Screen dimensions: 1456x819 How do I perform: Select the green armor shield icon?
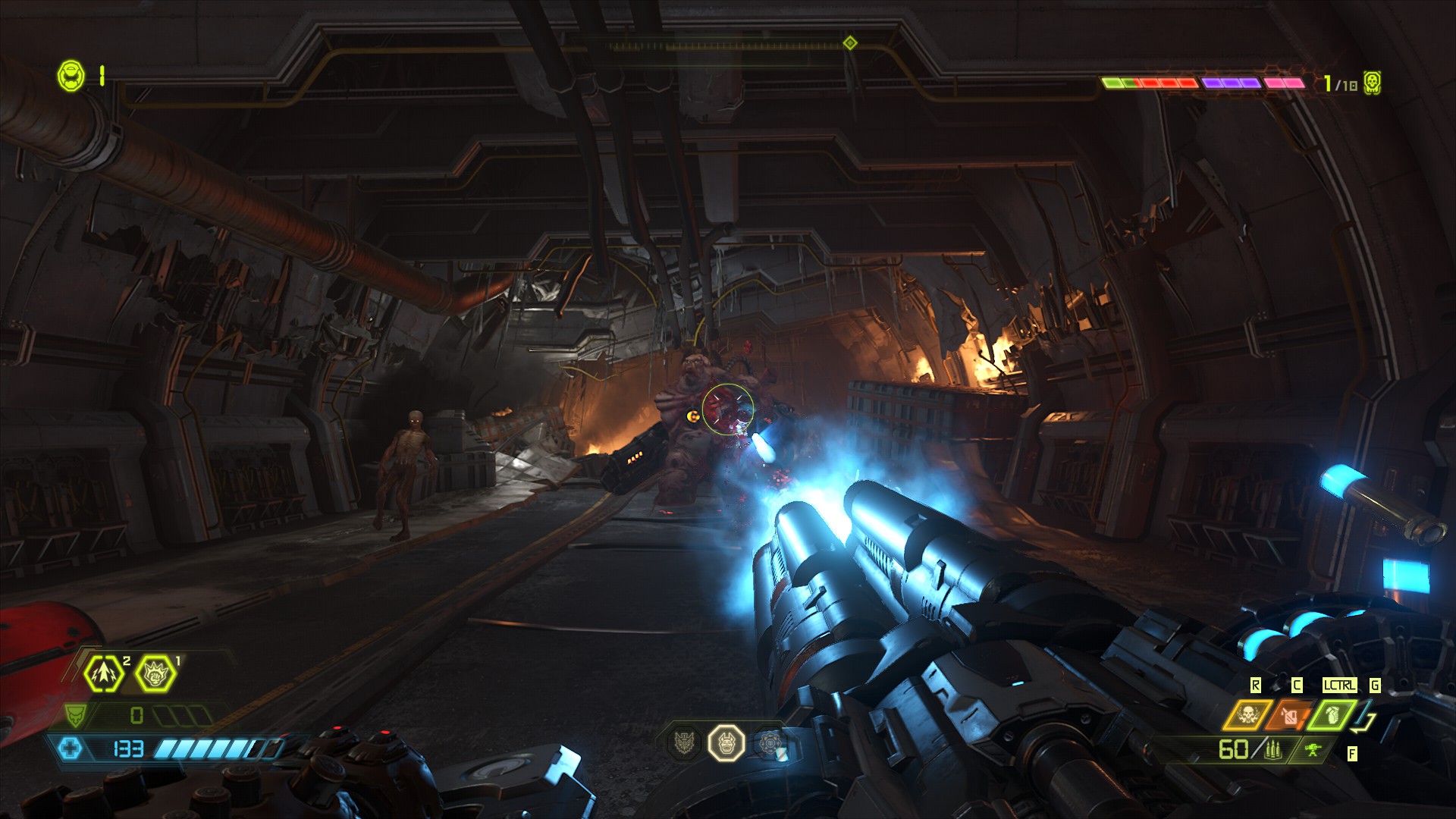pyautogui.click(x=75, y=715)
